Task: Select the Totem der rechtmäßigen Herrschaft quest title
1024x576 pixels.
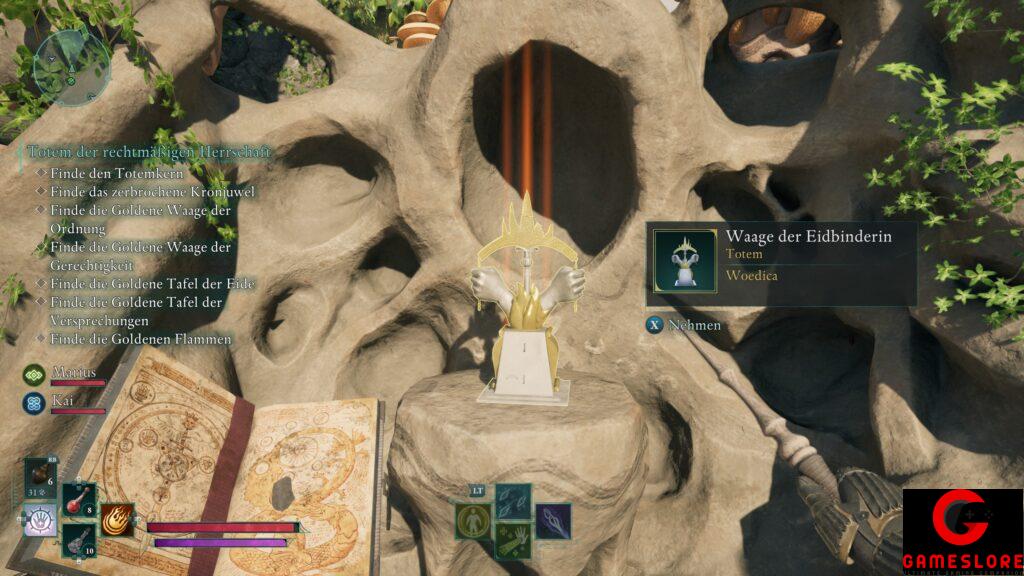Action: point(148,152)
